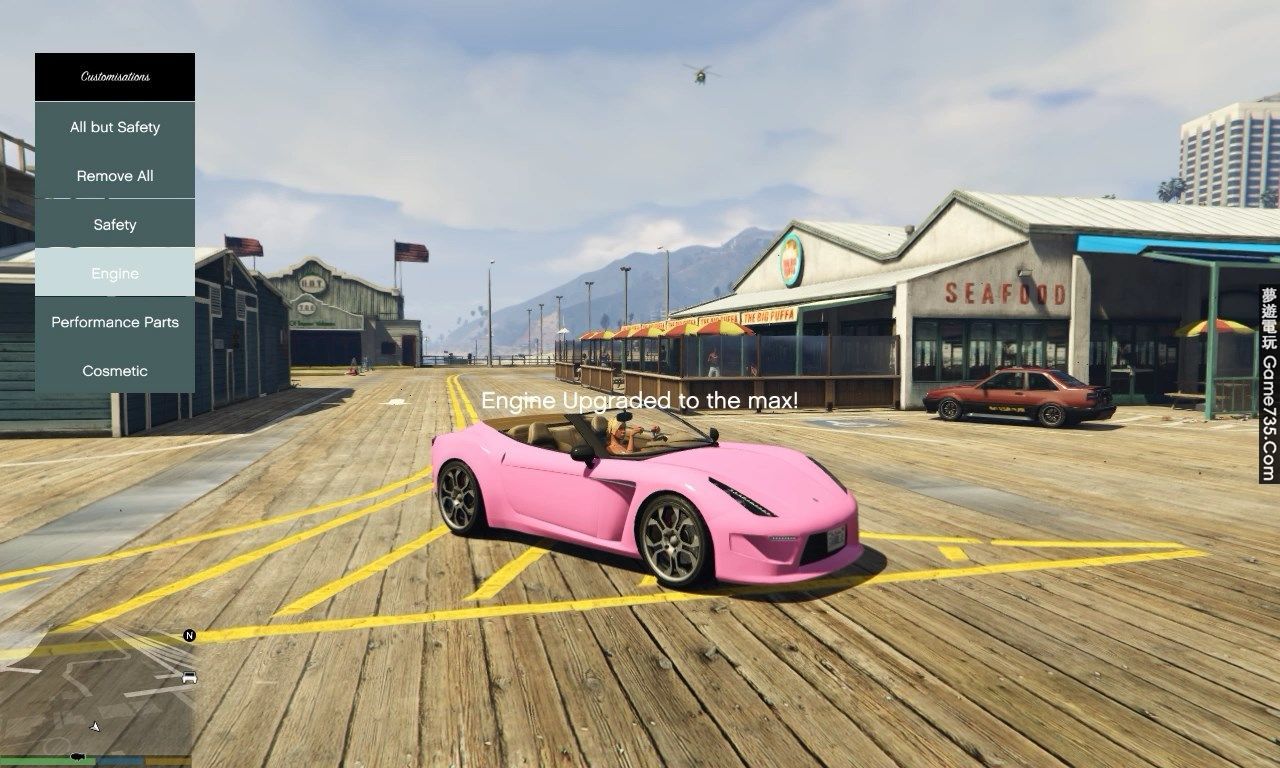Select the All but Safety option
1280x768 pixels.
pos(115,127)
